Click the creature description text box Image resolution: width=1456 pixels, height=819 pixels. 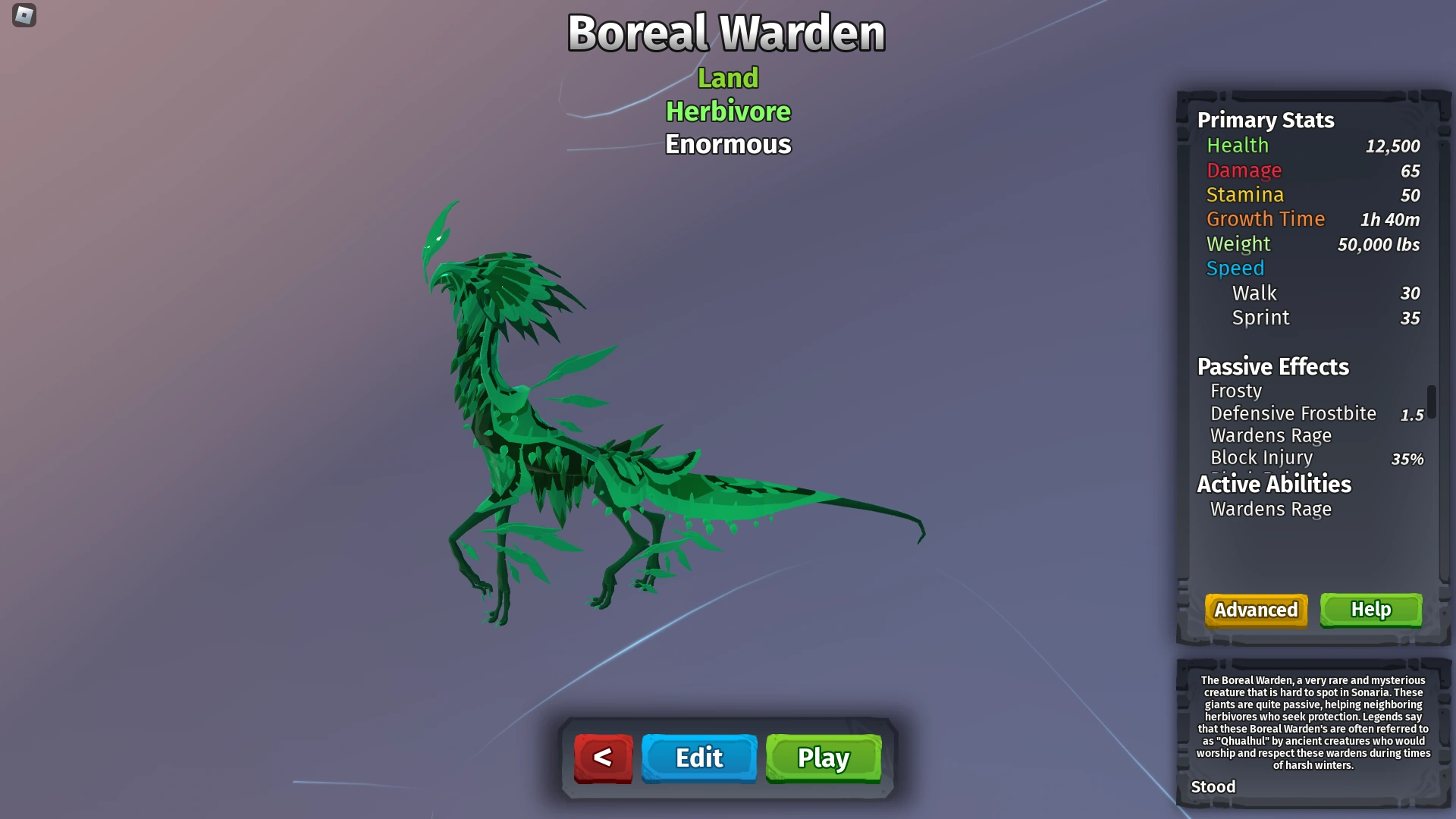(x=1313, y=724)
